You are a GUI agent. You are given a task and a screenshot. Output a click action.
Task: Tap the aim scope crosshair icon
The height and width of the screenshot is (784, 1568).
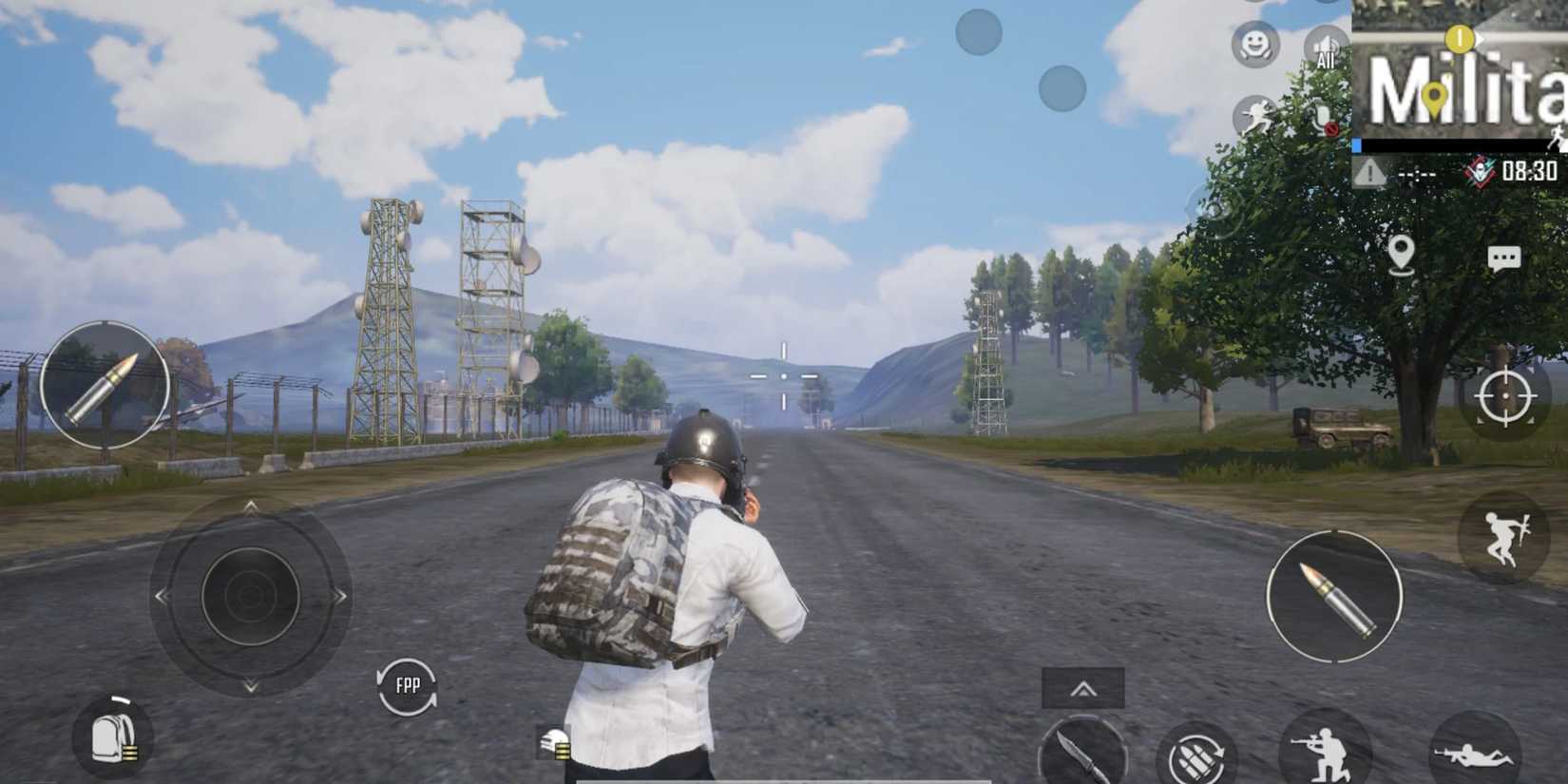click(x=1504, y=394)
